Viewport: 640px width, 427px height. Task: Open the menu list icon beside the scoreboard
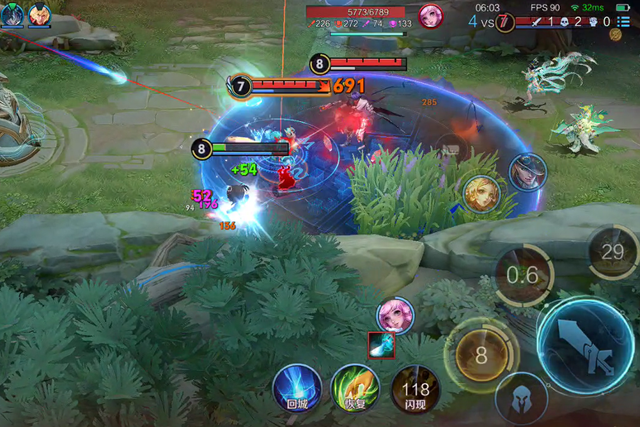tap(622, 20)
